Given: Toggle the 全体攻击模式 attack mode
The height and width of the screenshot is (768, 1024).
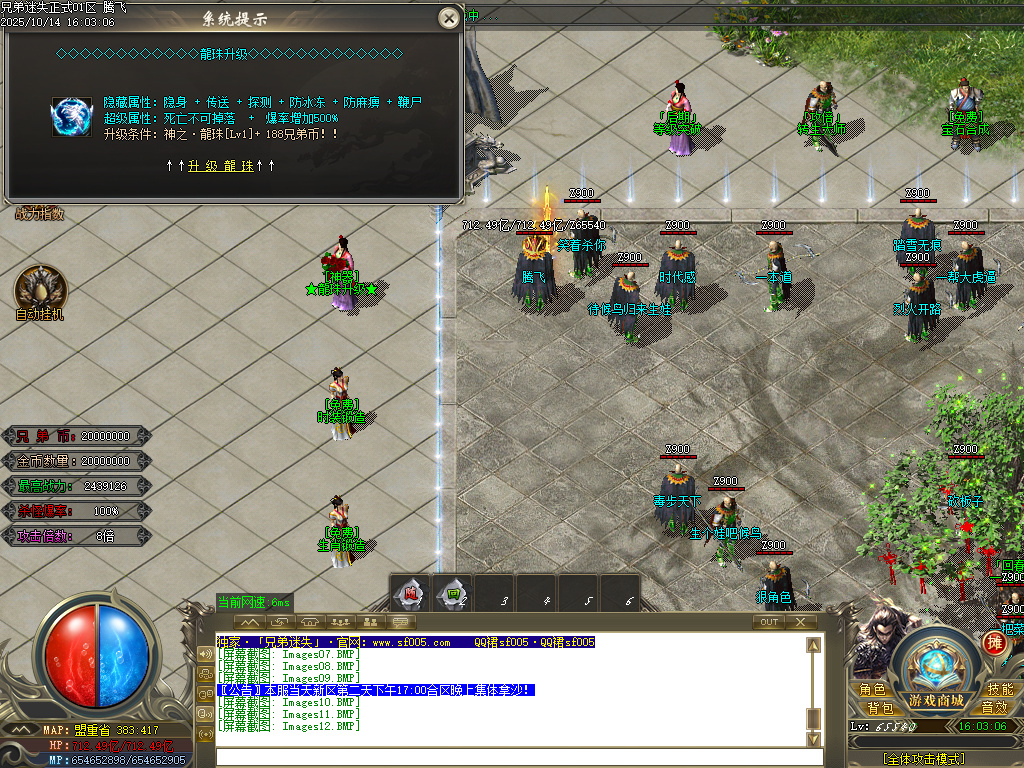Looking at the screenshot, I should (x=924, y=759).
